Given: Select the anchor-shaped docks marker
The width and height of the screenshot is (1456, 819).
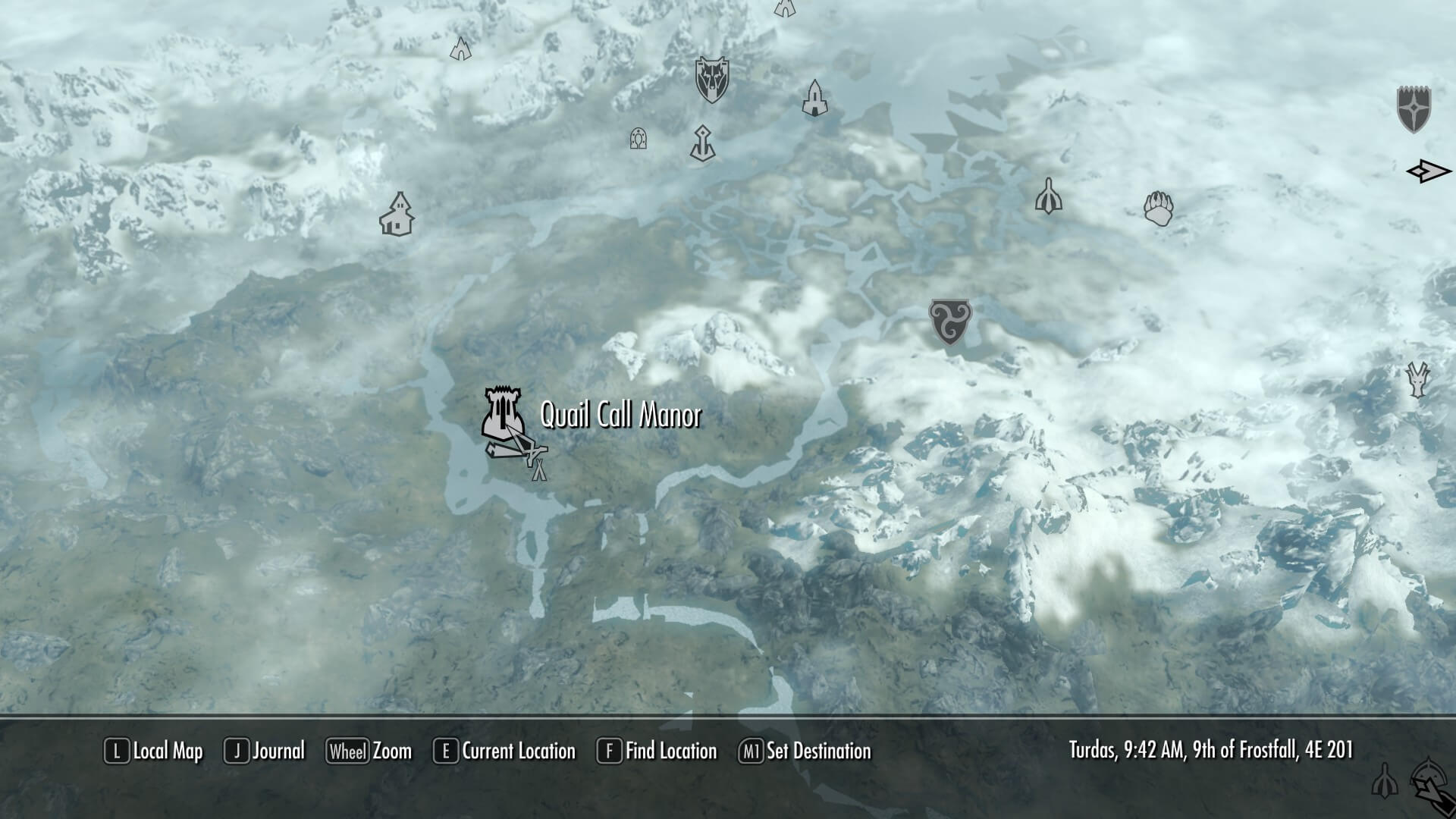Looking at the screenshot, I should point(703,143).
